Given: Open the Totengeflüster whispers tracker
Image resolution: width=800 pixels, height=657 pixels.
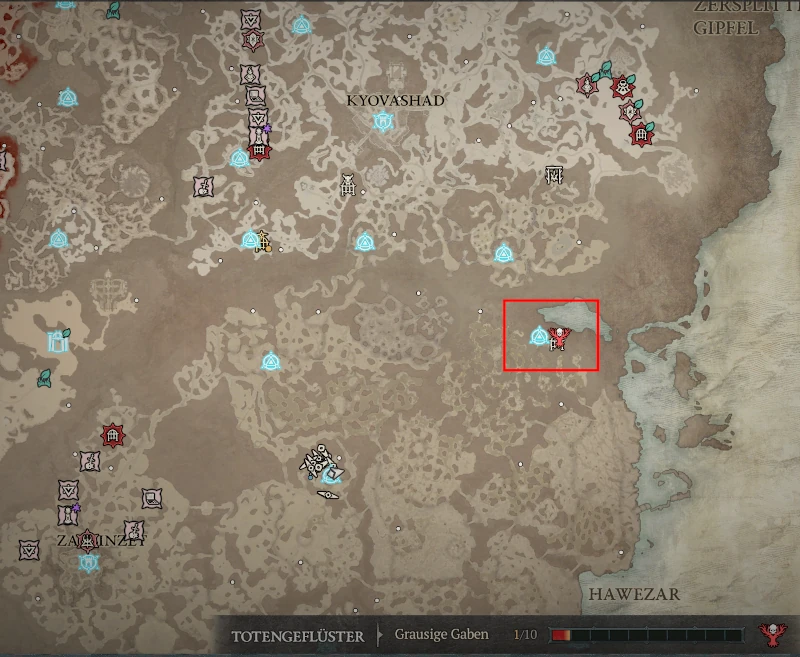Looking at the screenshot, I should coord(297,635).
